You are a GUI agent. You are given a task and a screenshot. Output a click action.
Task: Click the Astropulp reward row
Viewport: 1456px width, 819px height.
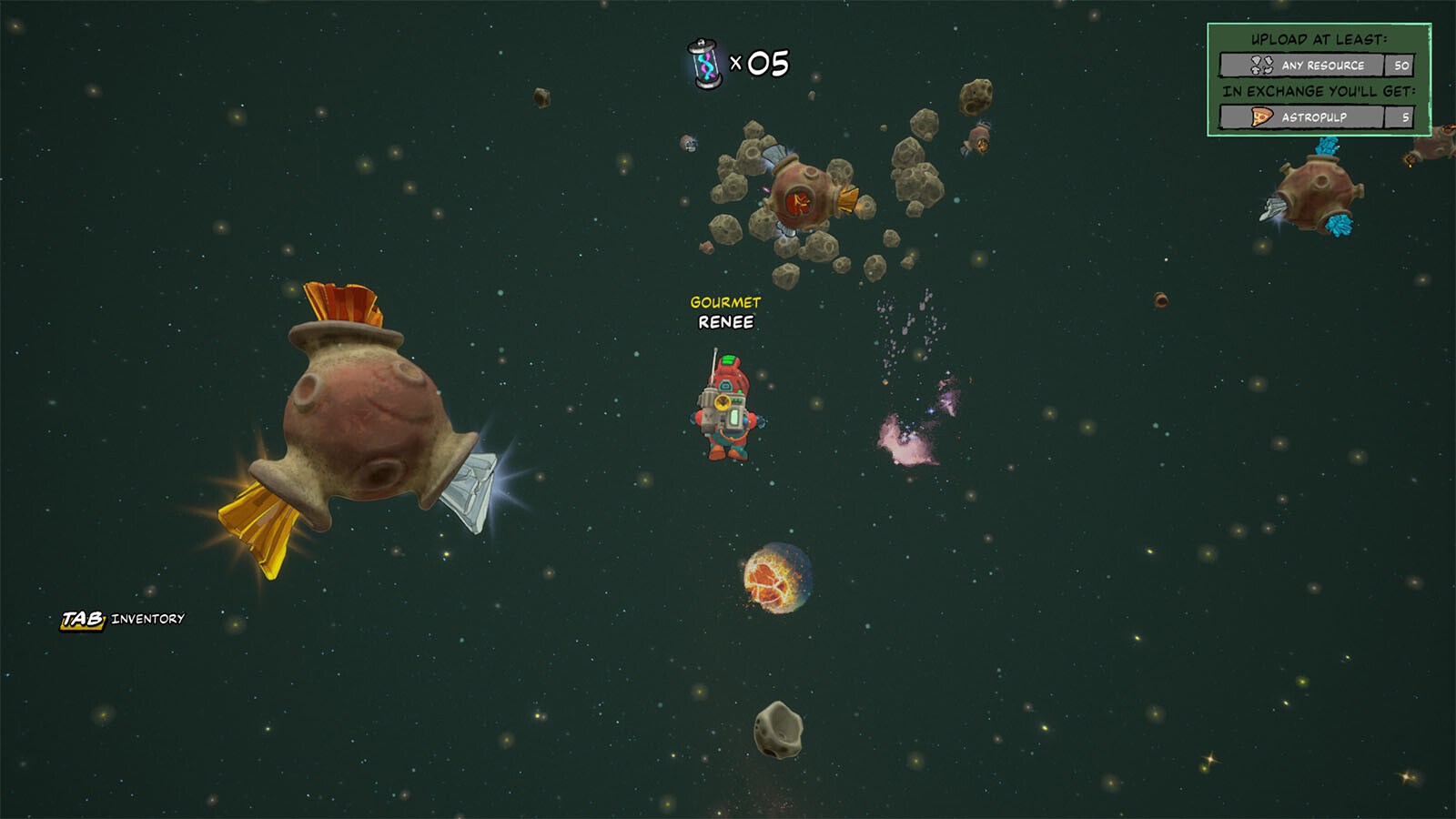point(1316,117)
